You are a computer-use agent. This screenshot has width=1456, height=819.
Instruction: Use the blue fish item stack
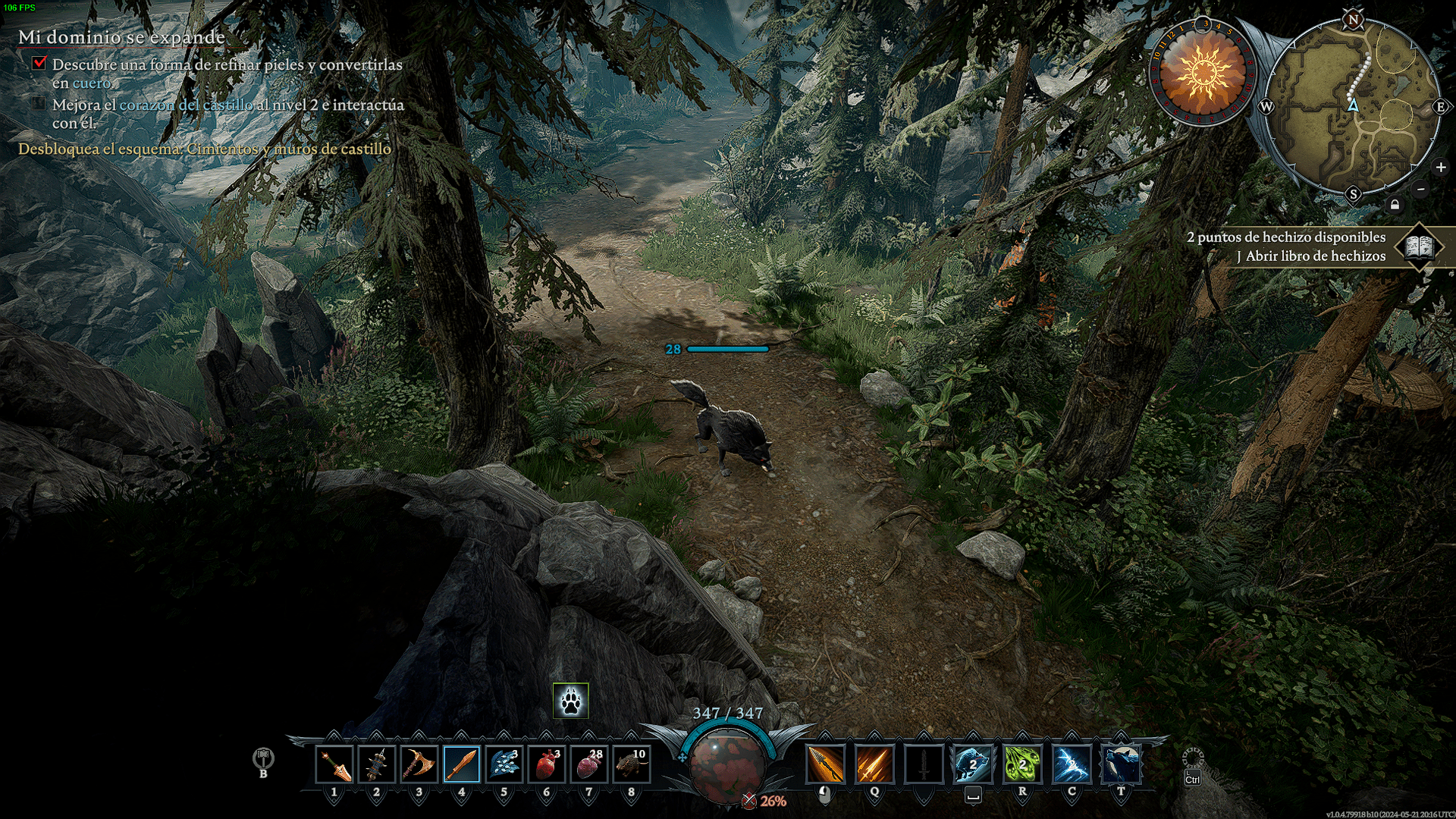[504, 764]
